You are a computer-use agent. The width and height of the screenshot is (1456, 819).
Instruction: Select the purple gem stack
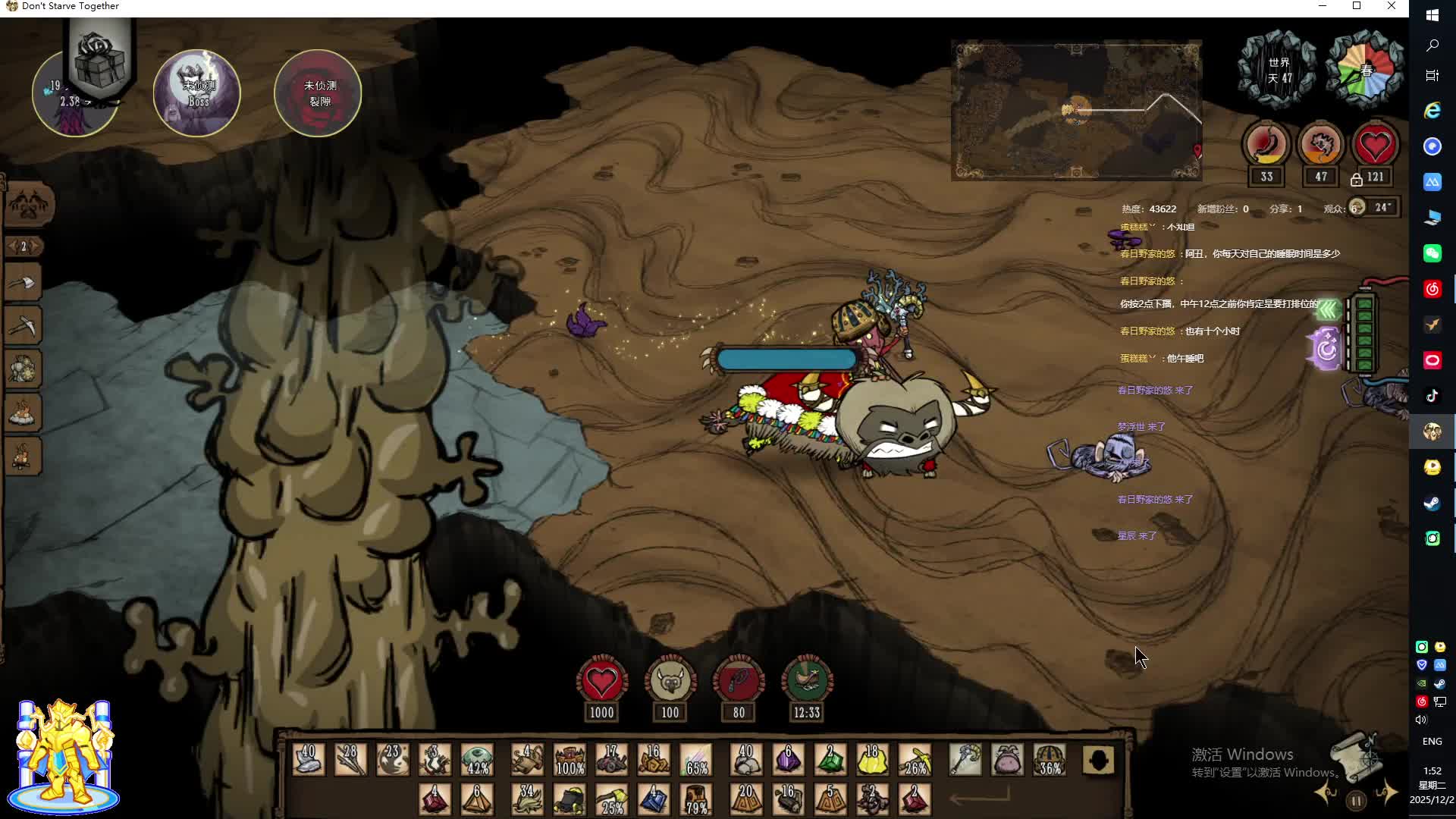pyautogui.click(x=788, y=759)
